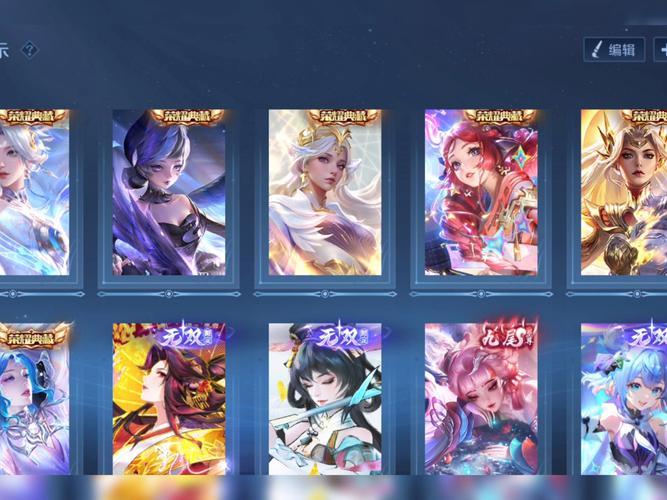Choose the white-winged gold crown skin card

[x=324, y=192]
